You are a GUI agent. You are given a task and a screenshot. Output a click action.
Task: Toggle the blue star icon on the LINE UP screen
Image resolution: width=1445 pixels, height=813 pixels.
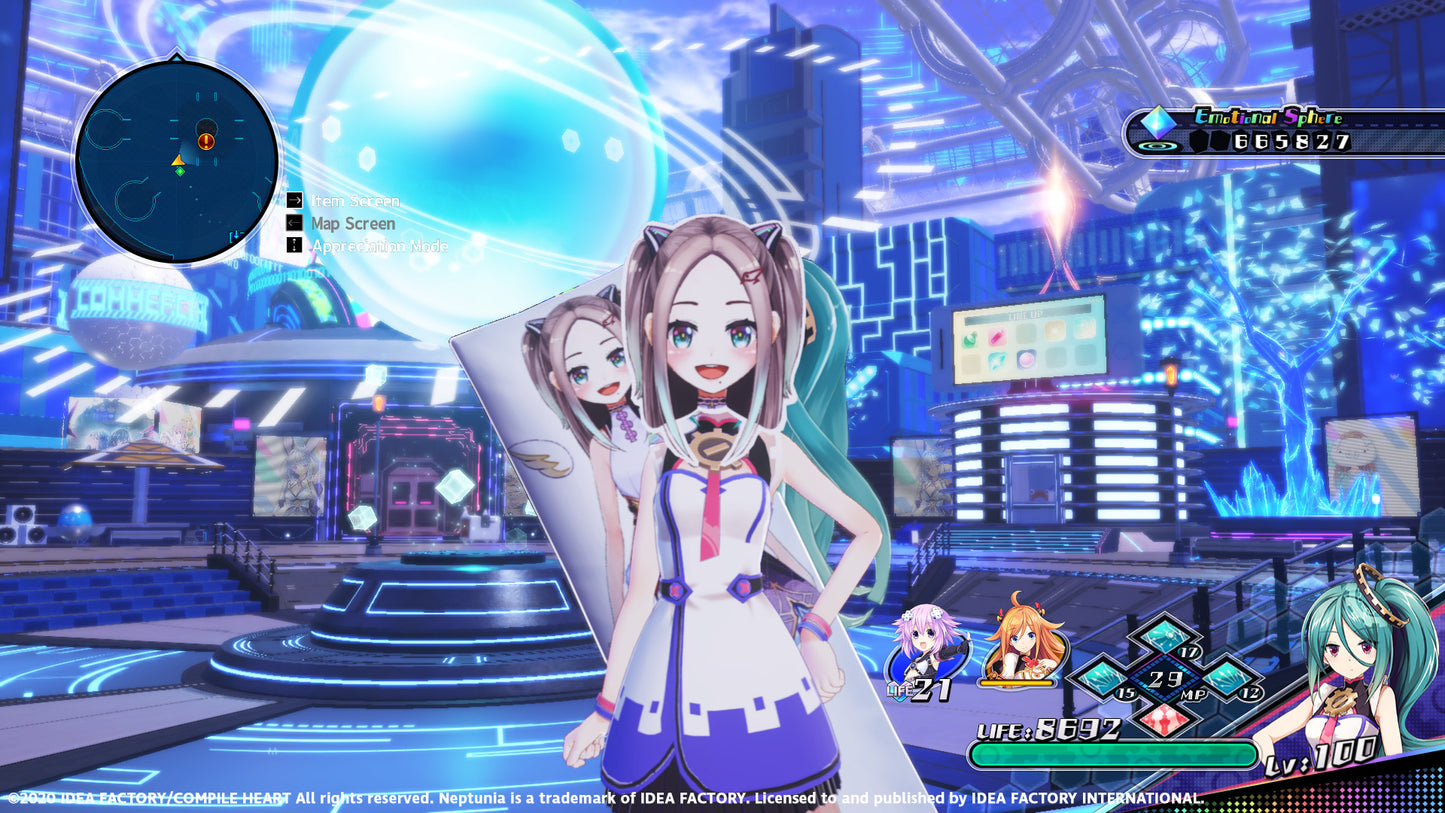pyautogui.click(x=997, y=361)
